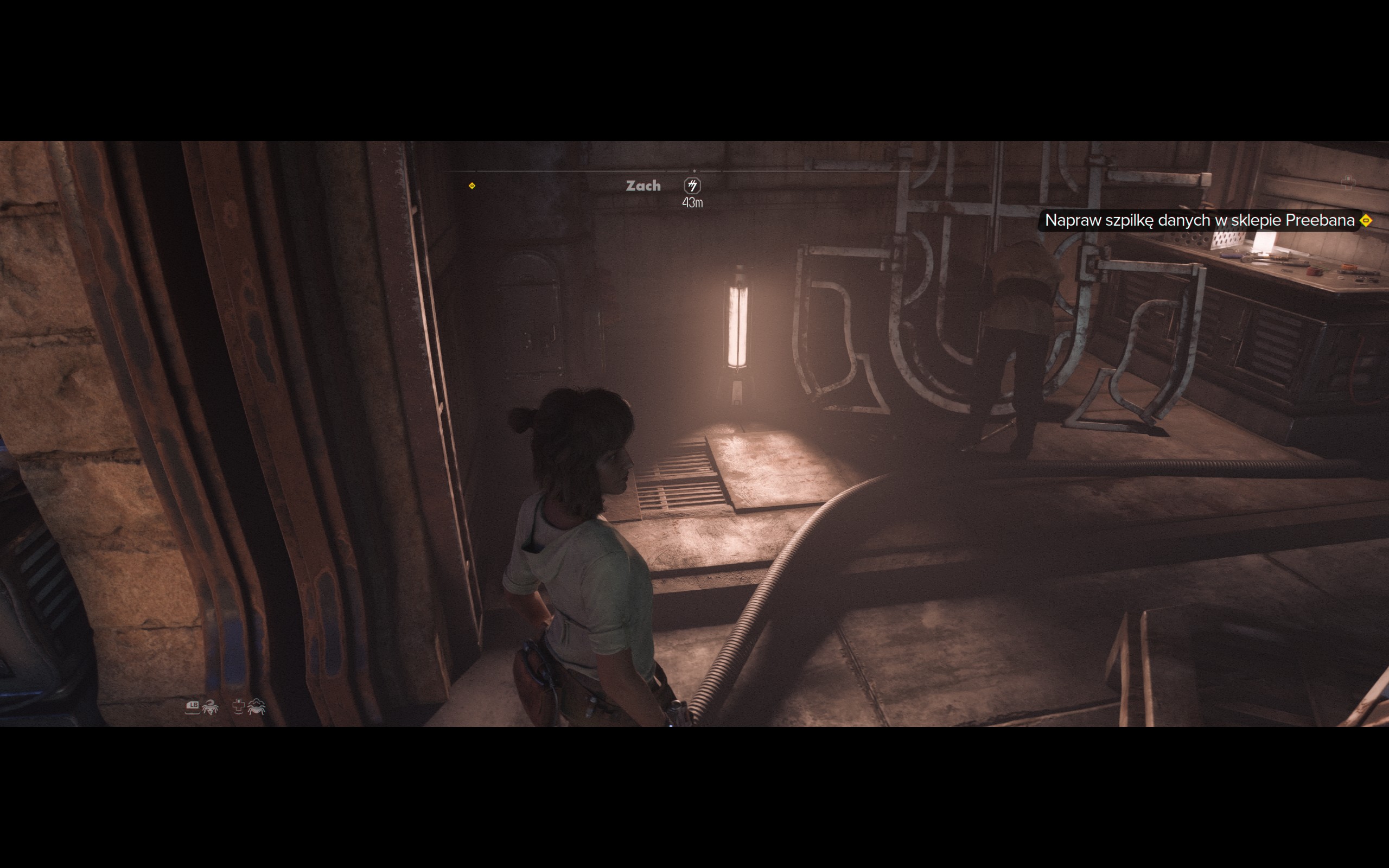Select the Zach waypoint icon on the compass
1389x868 pixels.
[692, 186]
